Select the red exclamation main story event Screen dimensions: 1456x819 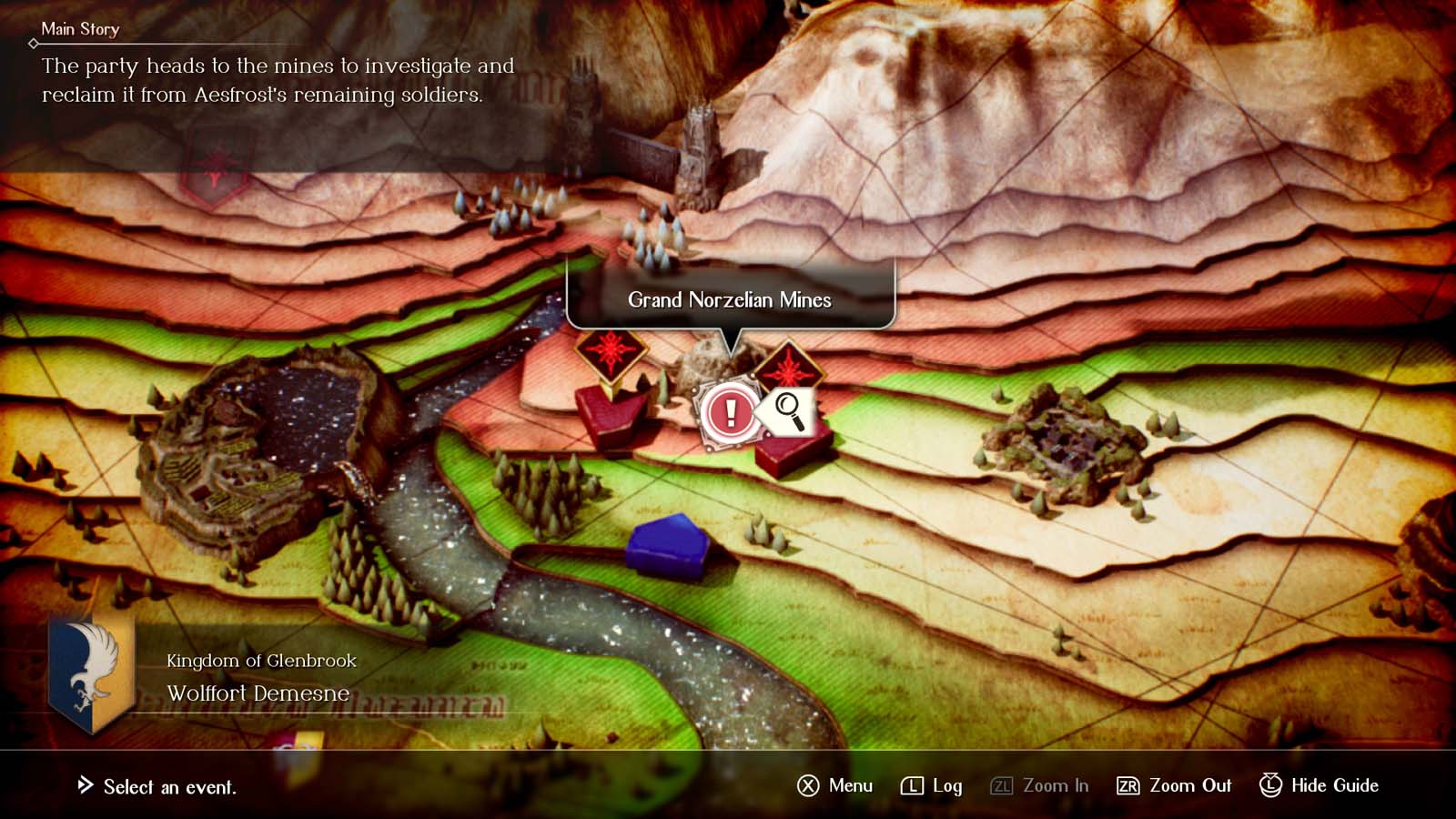pos(729,412)
